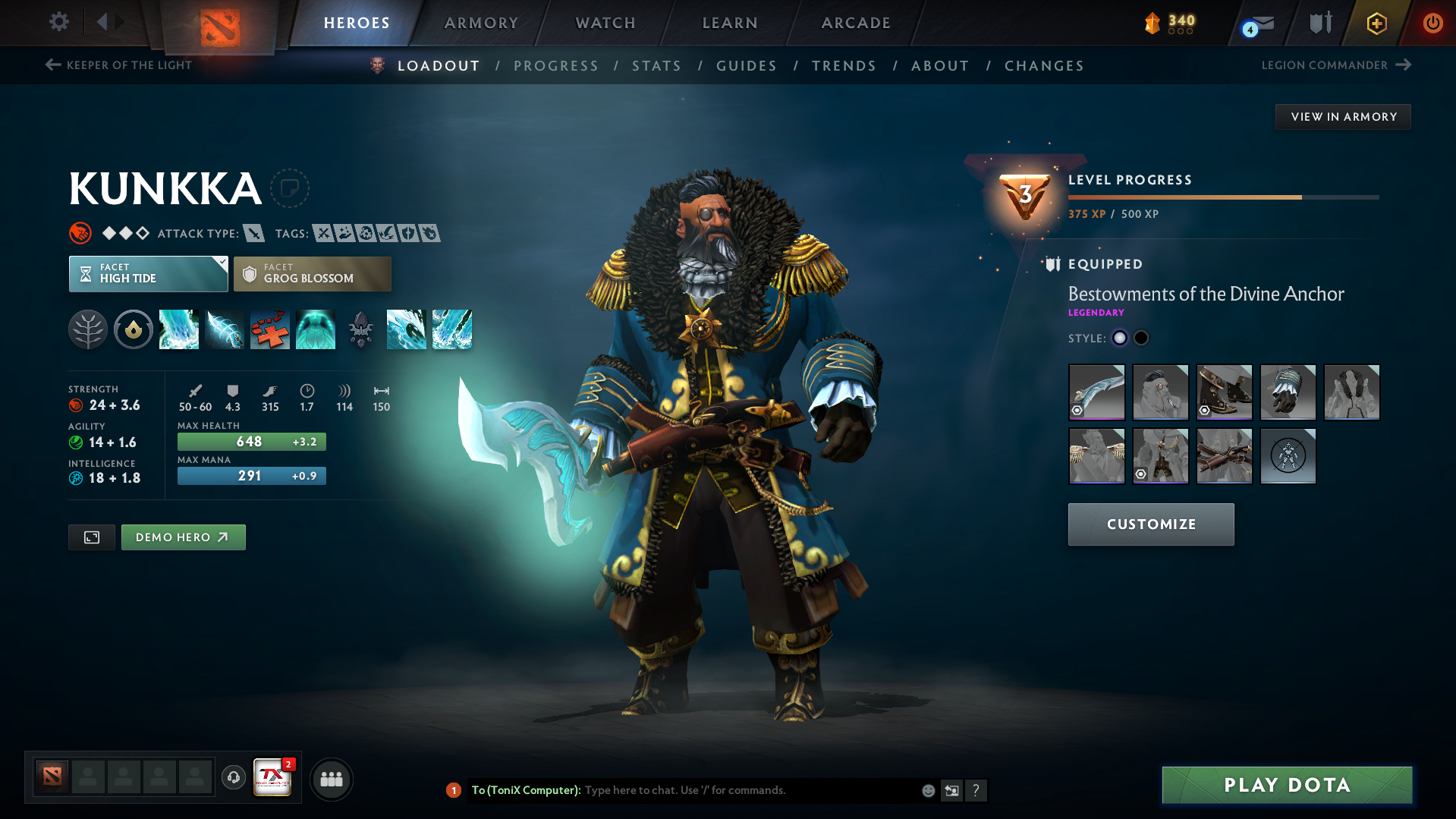Click the power button to exit
The image size is (1456, 819).
point(1432,23)
